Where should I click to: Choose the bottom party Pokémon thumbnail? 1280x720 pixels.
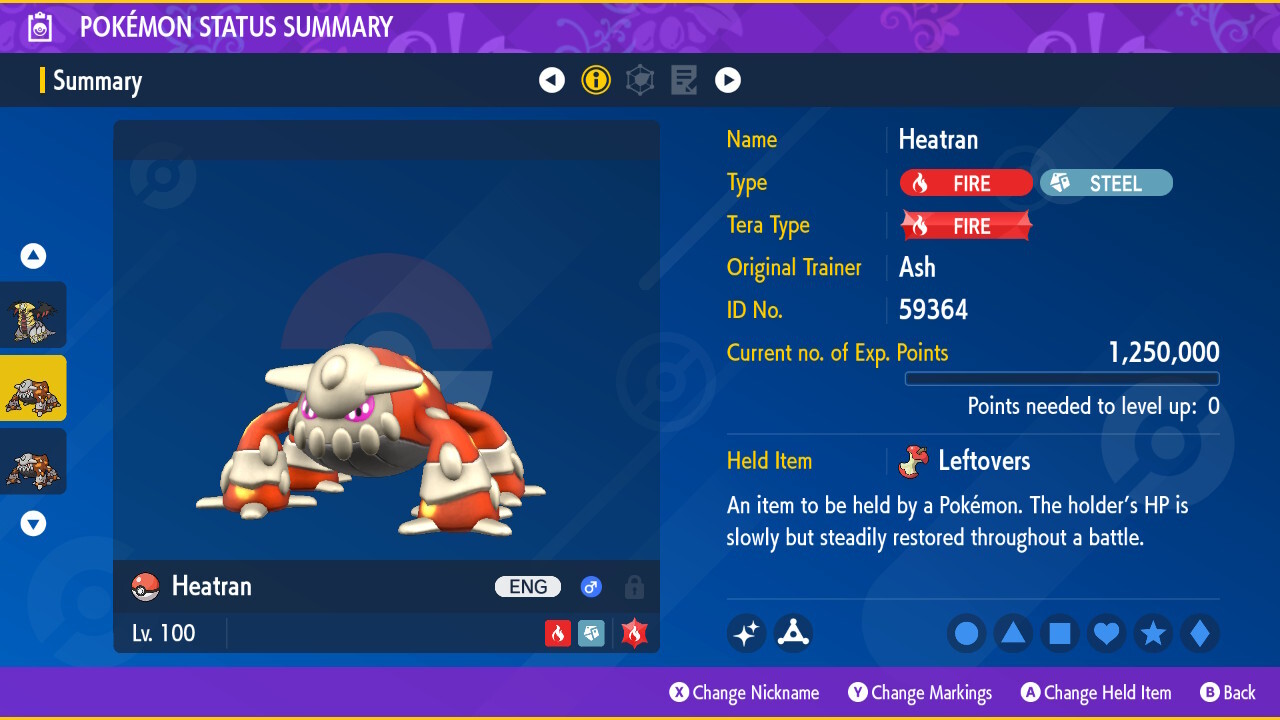[x=33, y=461]
